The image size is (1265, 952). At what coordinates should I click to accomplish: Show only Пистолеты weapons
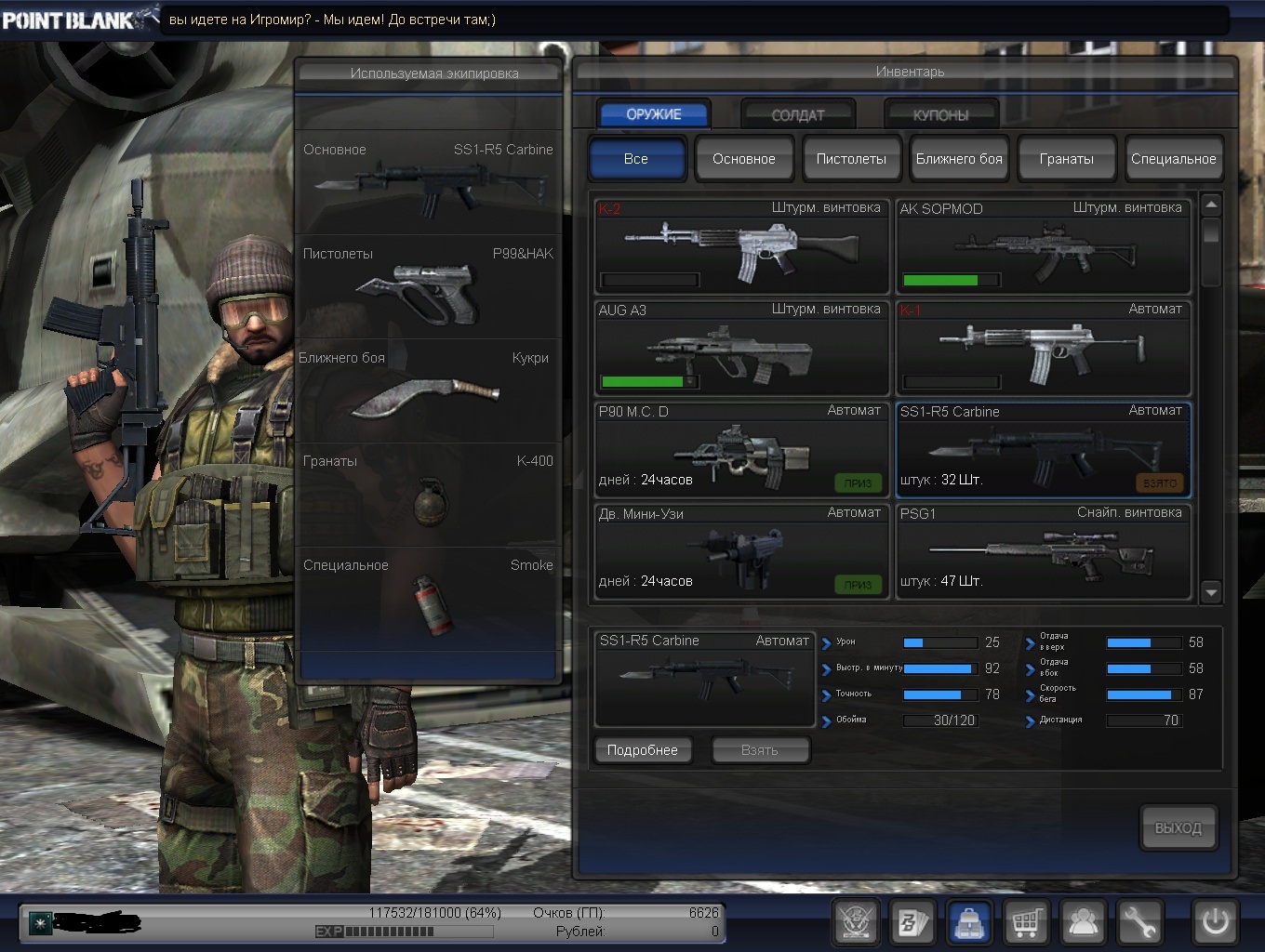(851, 159)
